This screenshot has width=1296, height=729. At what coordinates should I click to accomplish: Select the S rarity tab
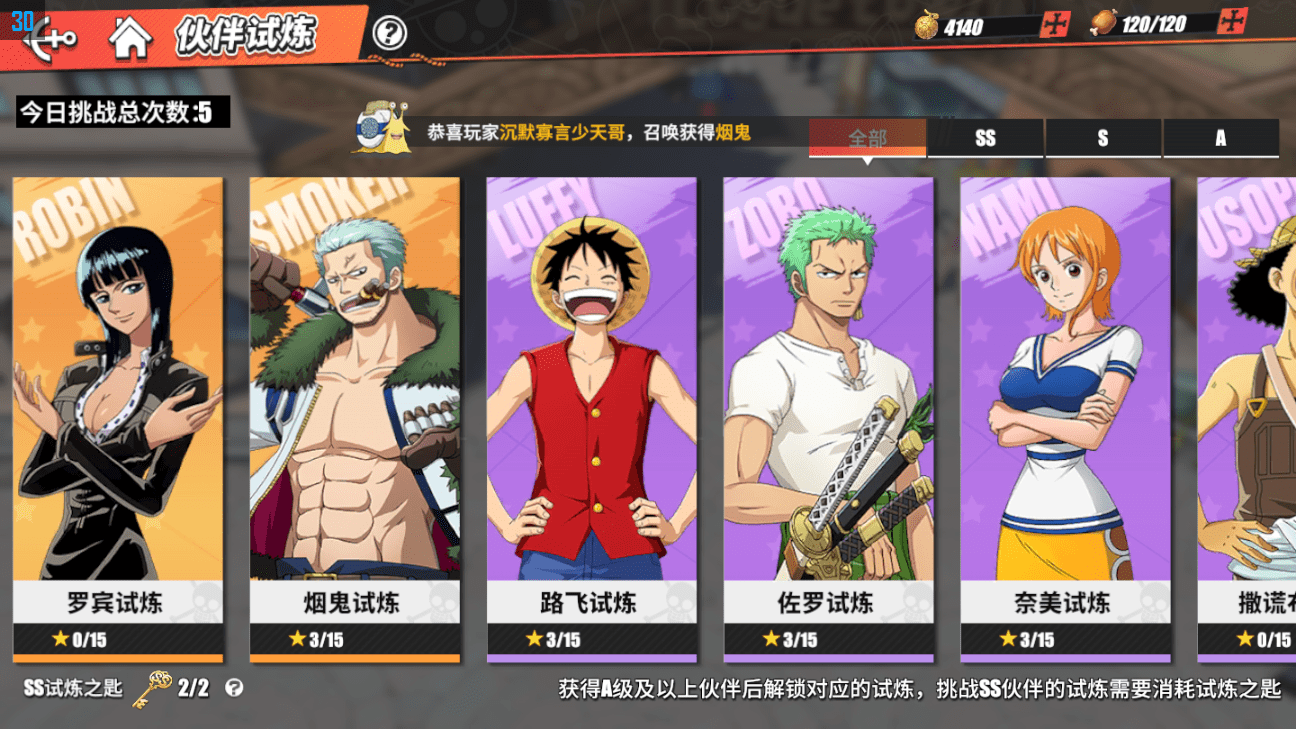pos(1103,138)
